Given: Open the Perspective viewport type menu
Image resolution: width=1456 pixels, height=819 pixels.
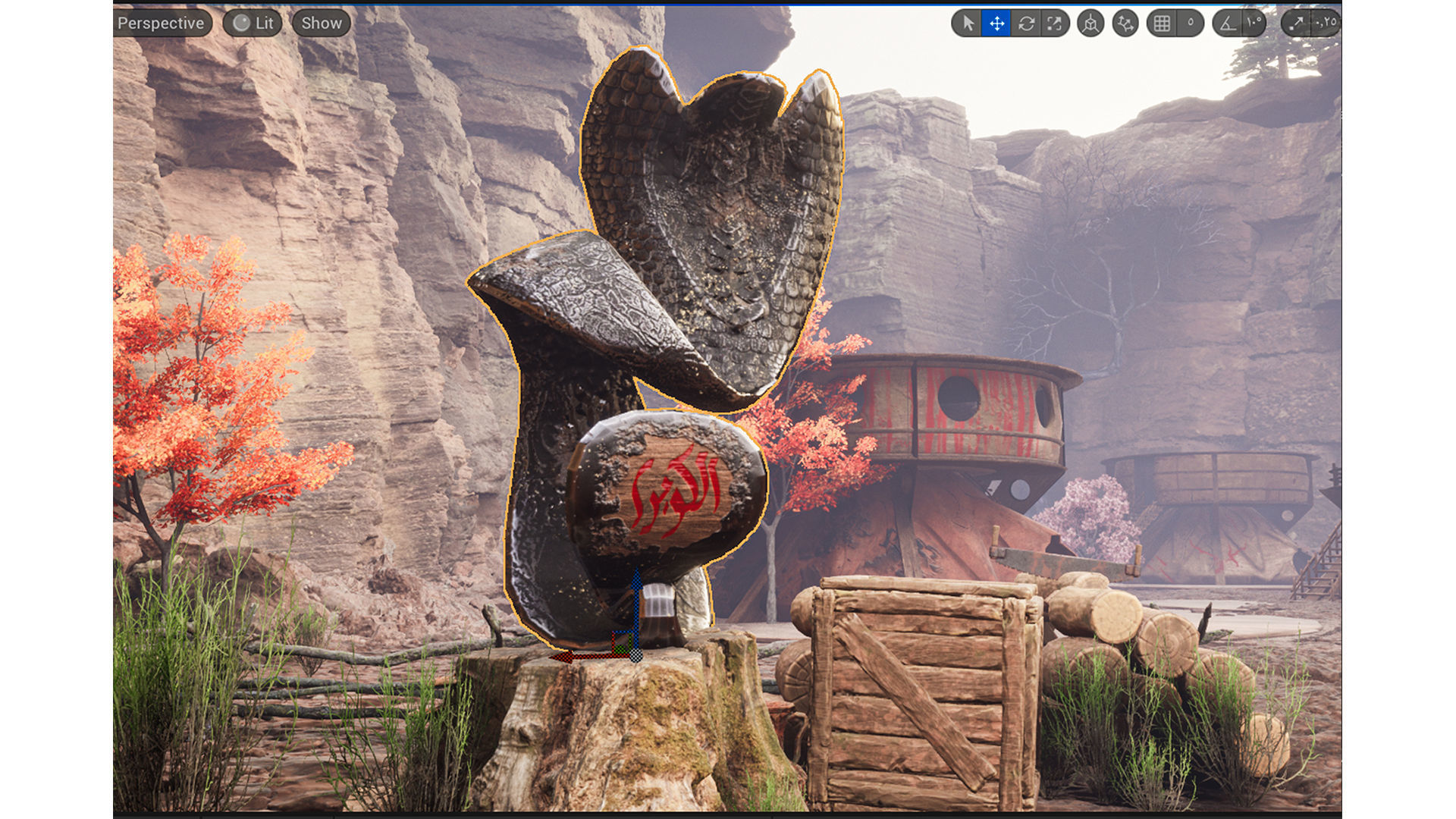Looking at the screenshot, I should point(160,24).
